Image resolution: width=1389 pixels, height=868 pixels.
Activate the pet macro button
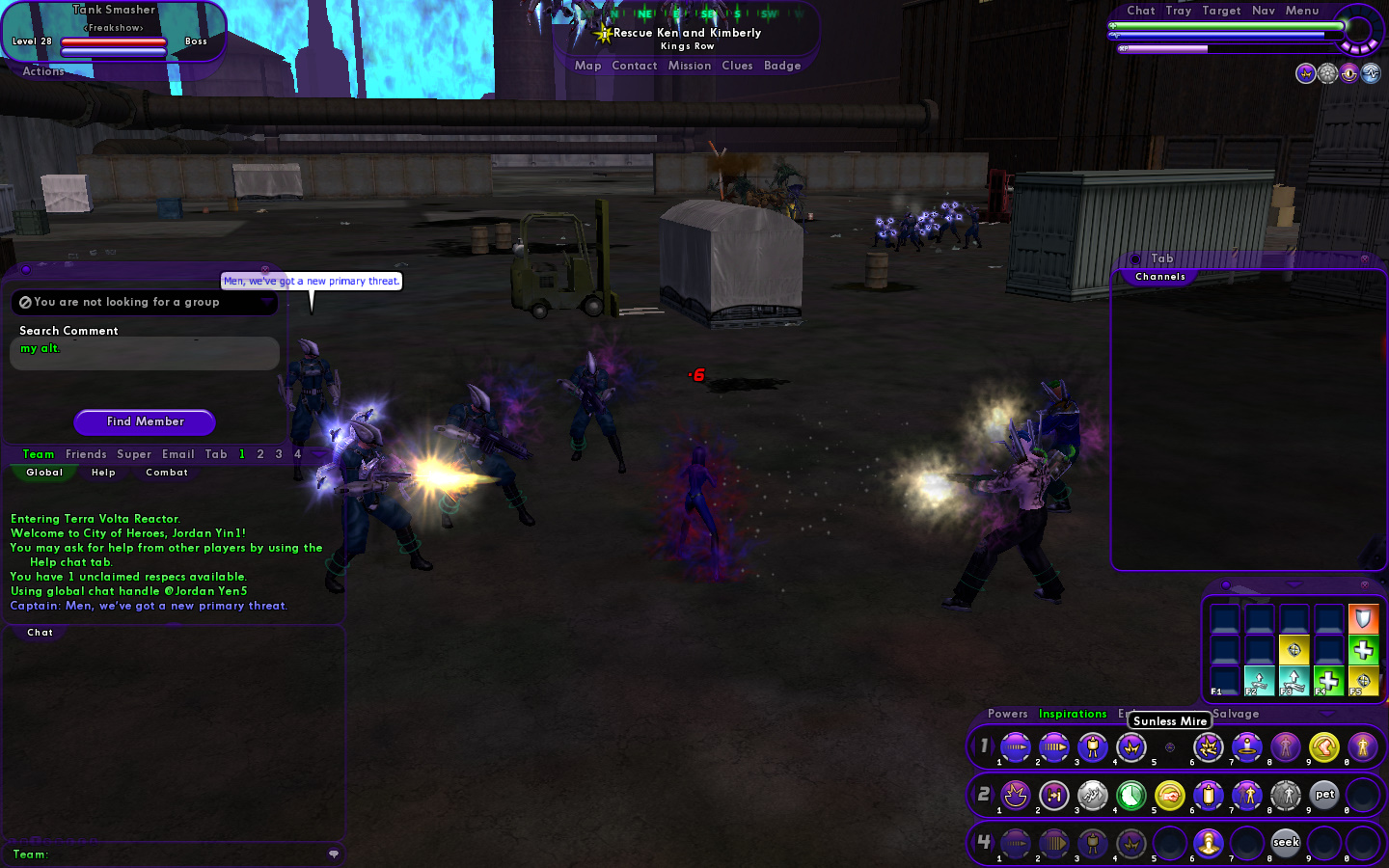coord(1324,795)
